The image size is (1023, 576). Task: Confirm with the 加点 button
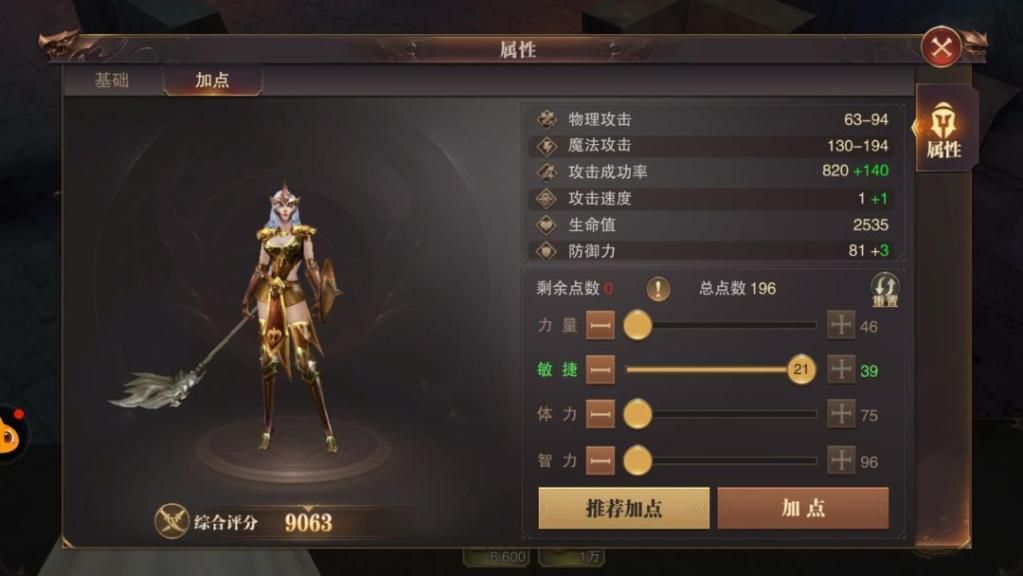pos(803,508)
